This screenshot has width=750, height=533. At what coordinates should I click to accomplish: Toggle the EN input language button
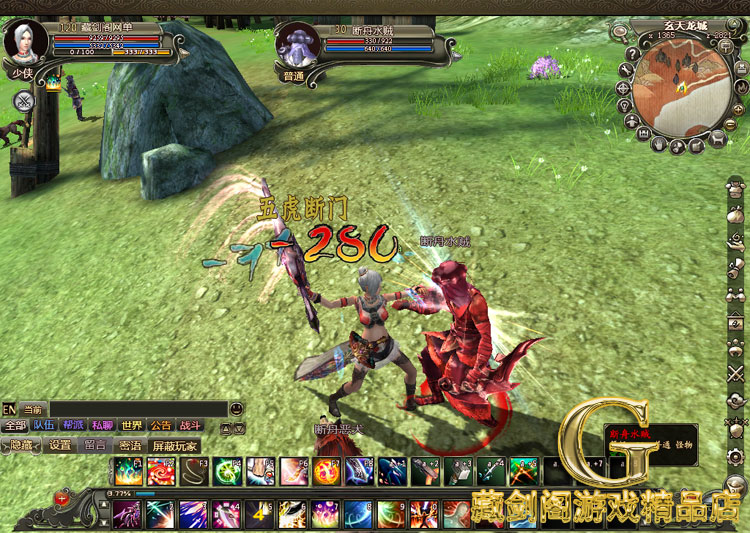coord(9,409)
